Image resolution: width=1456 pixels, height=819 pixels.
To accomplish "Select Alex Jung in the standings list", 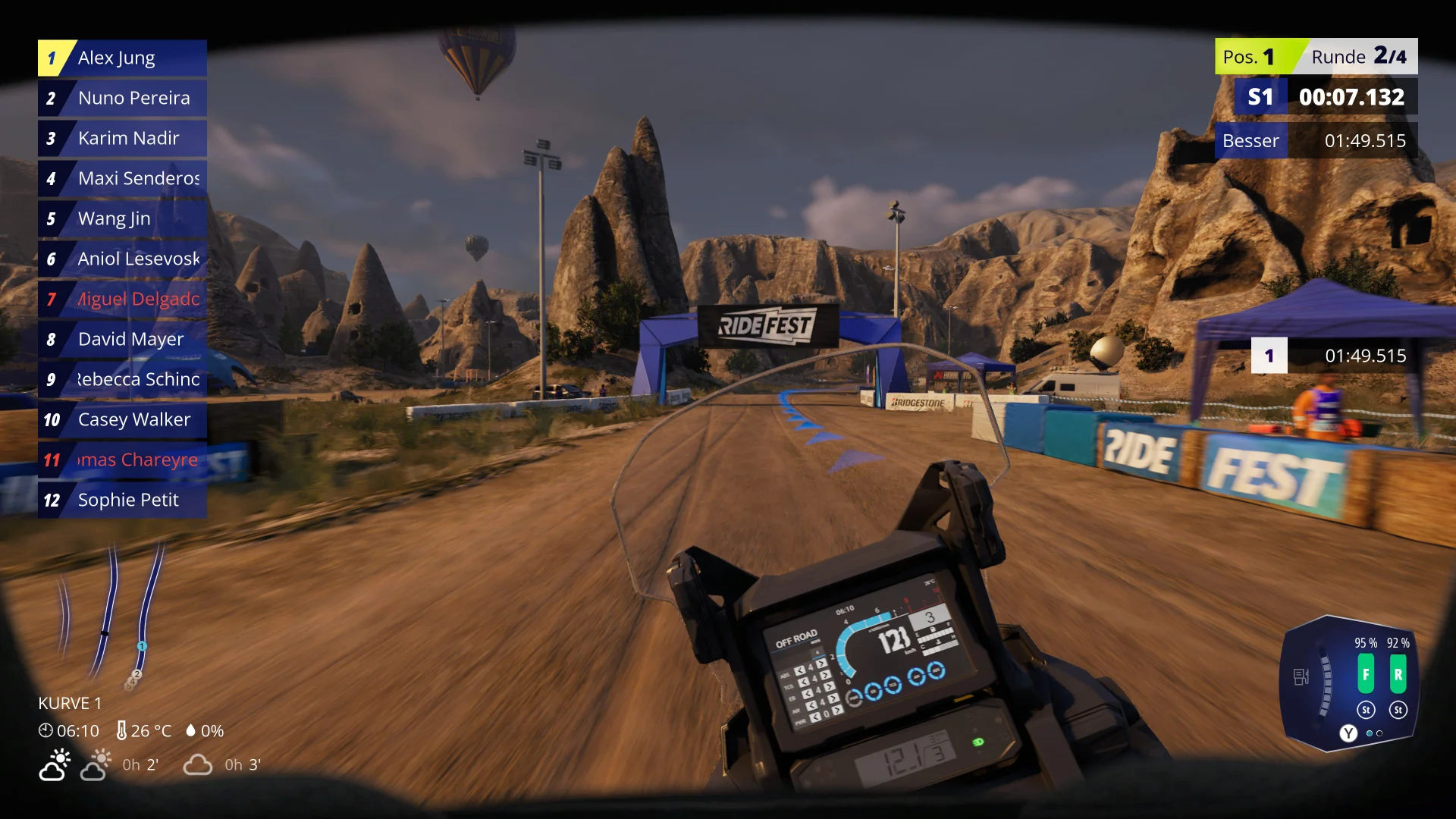I will [x=122, y=58].
